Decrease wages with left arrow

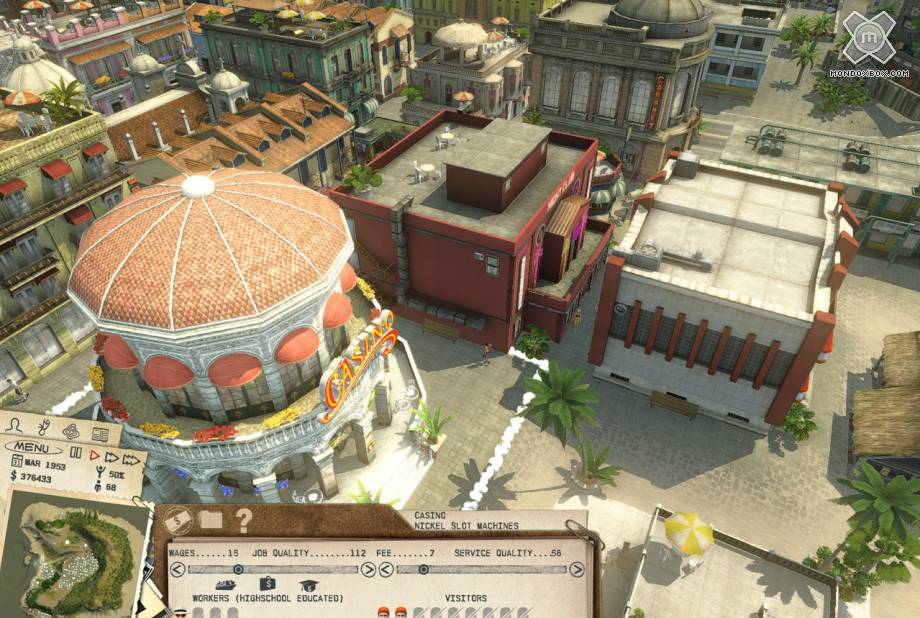pyautogui.click(x=177, y=570)
